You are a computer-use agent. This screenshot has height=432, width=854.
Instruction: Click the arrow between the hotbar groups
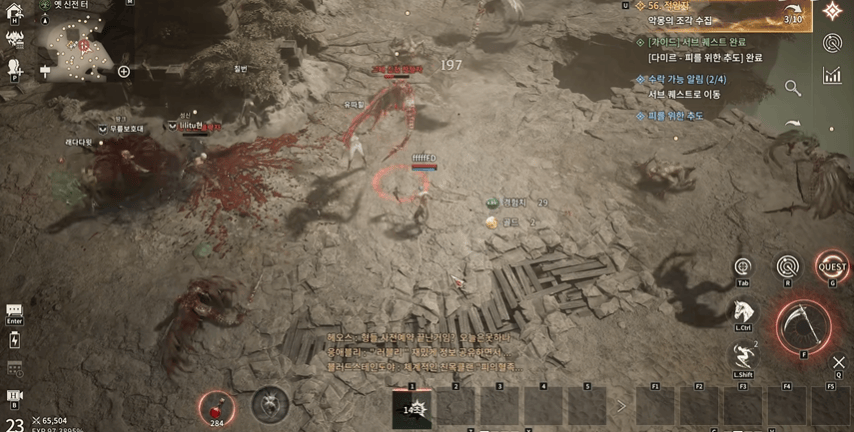(x=621, y=406)
